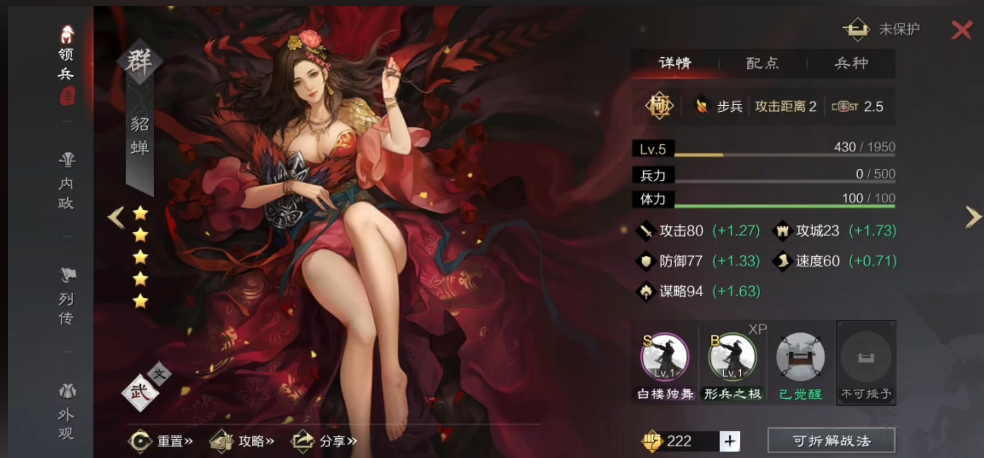The height and width of the screenshot is (458, 984).
Task: Switch to the 配点 tab
Action: click(763, 63)
